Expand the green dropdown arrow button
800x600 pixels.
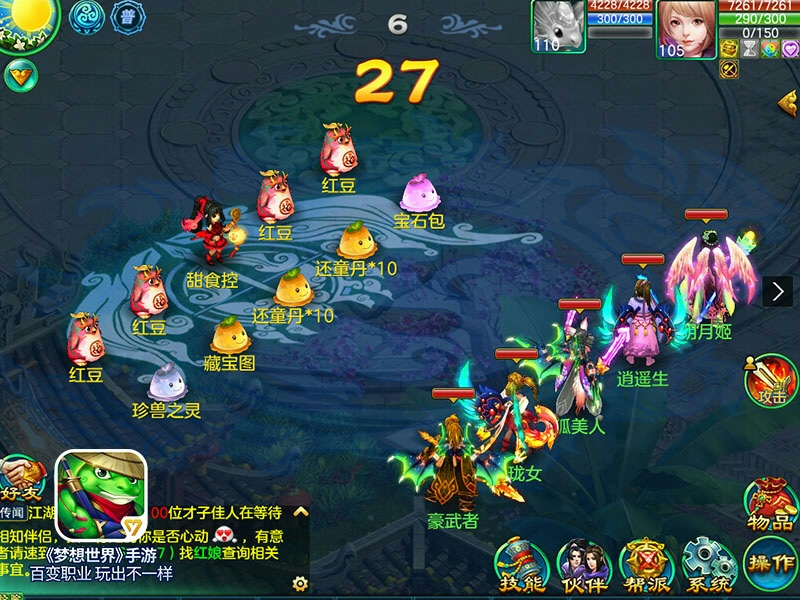tap(19, 73)
